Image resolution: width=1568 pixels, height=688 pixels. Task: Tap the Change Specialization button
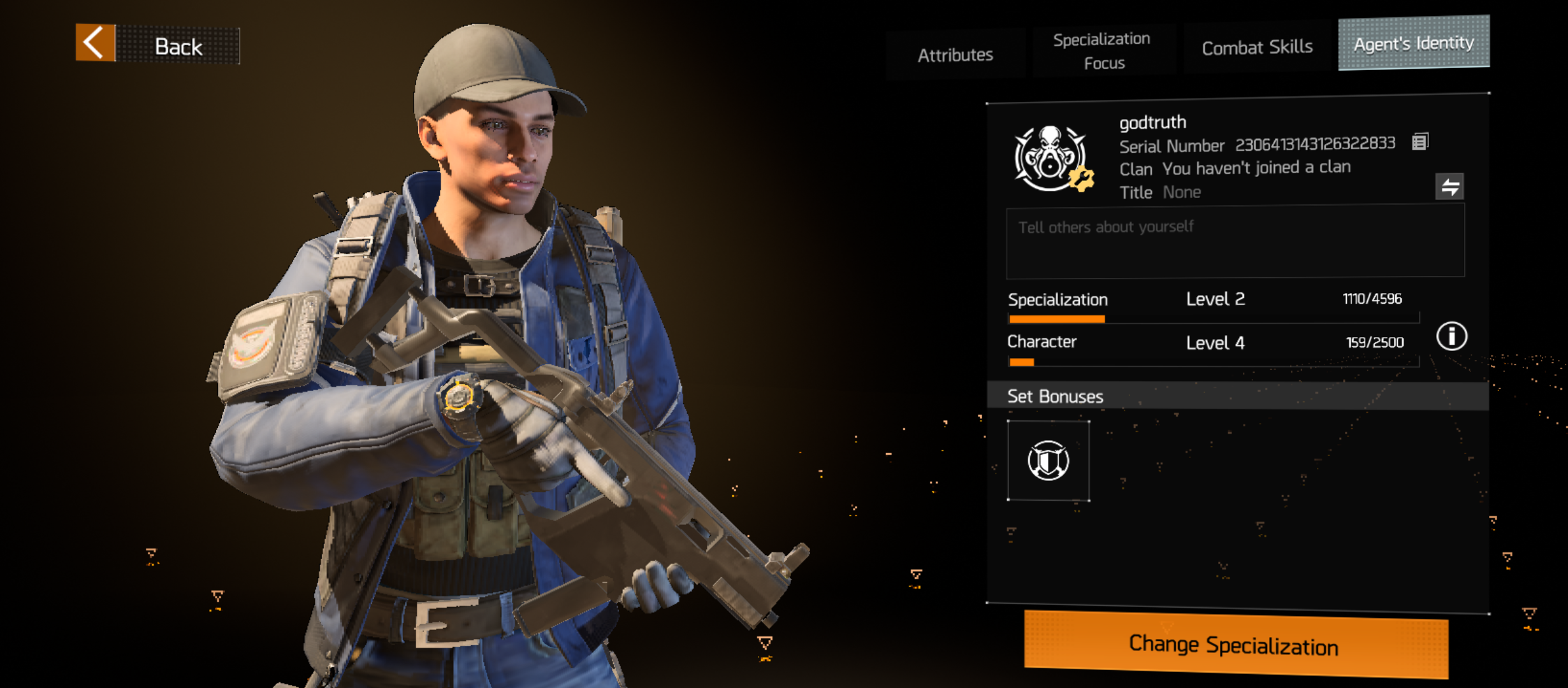1235,645
